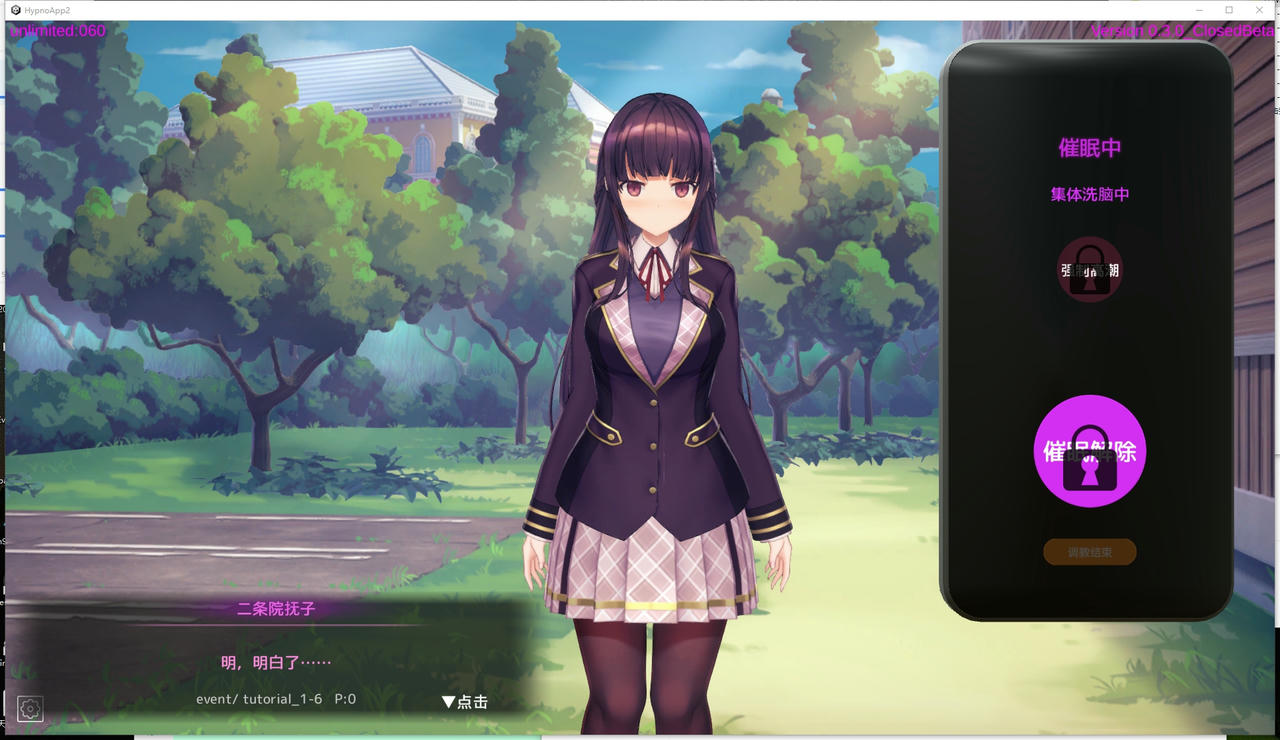Toggle hypnosis off using the 催眠解除 control
Screen dimensions: 1280x740
[1089, 452]
